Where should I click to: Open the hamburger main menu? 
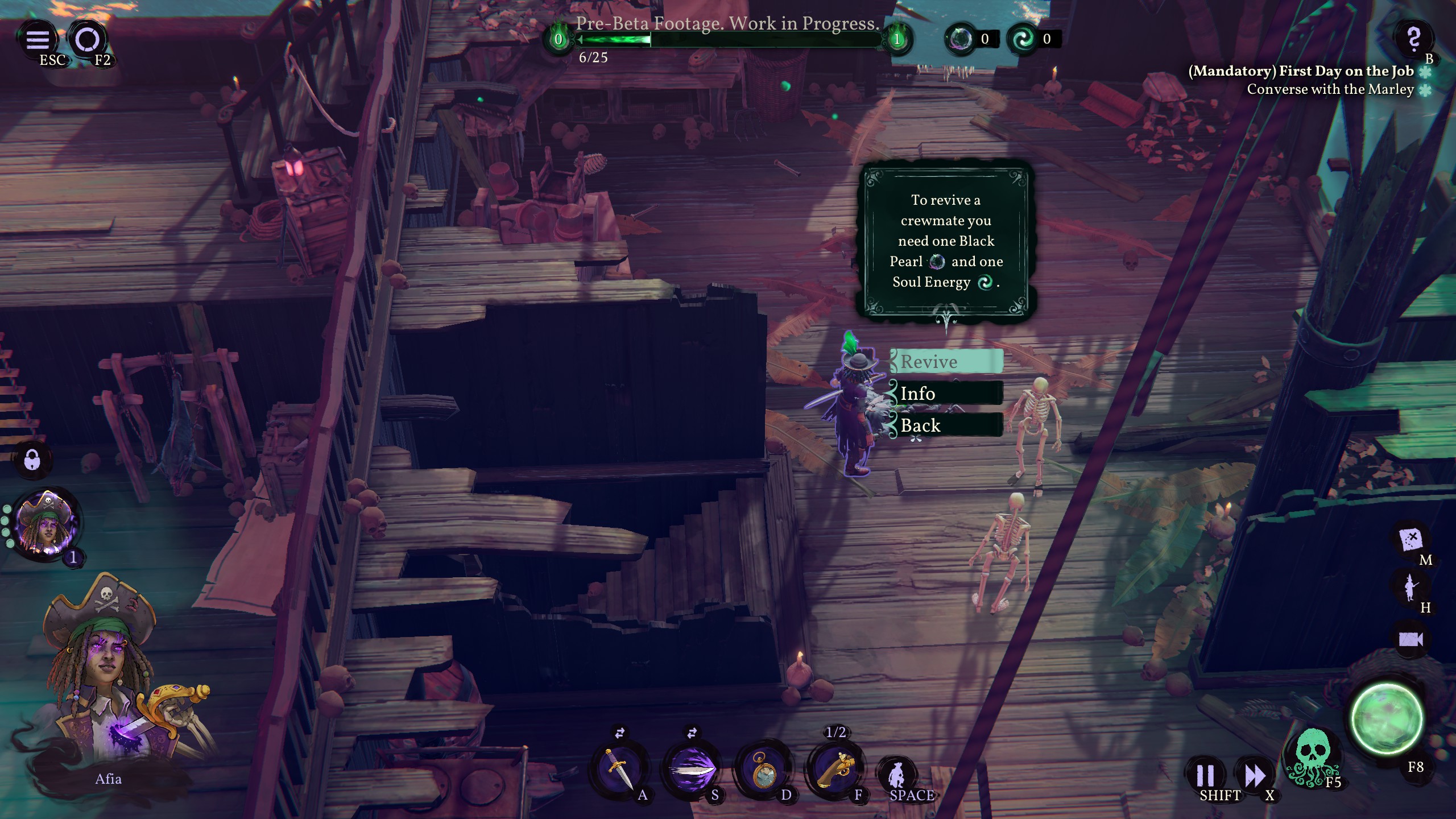coord(38,39)
